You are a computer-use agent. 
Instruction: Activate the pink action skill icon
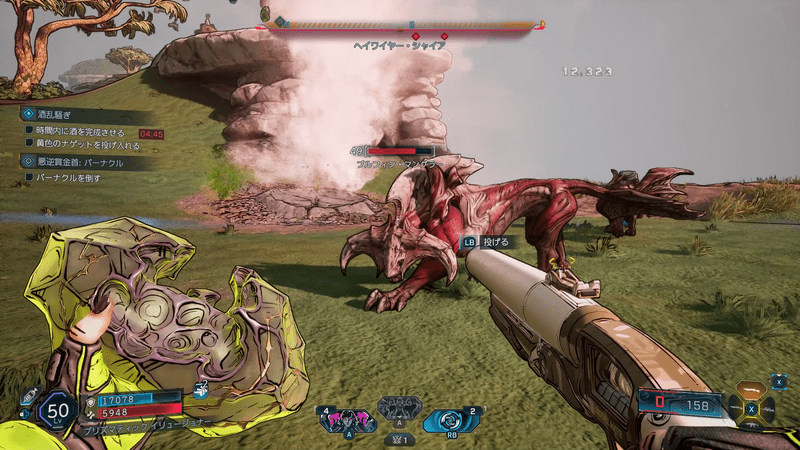point(342,419)
